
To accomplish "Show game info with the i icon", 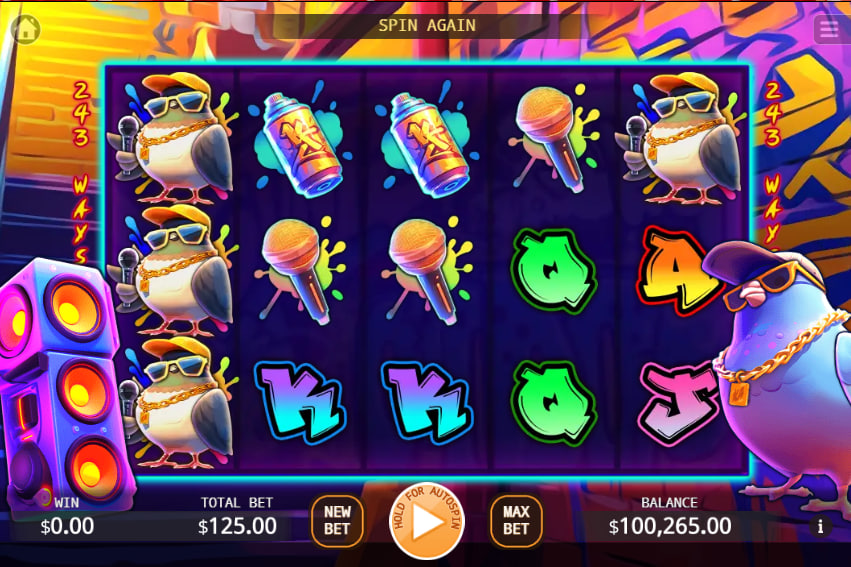I will click(x=820, y=526).
